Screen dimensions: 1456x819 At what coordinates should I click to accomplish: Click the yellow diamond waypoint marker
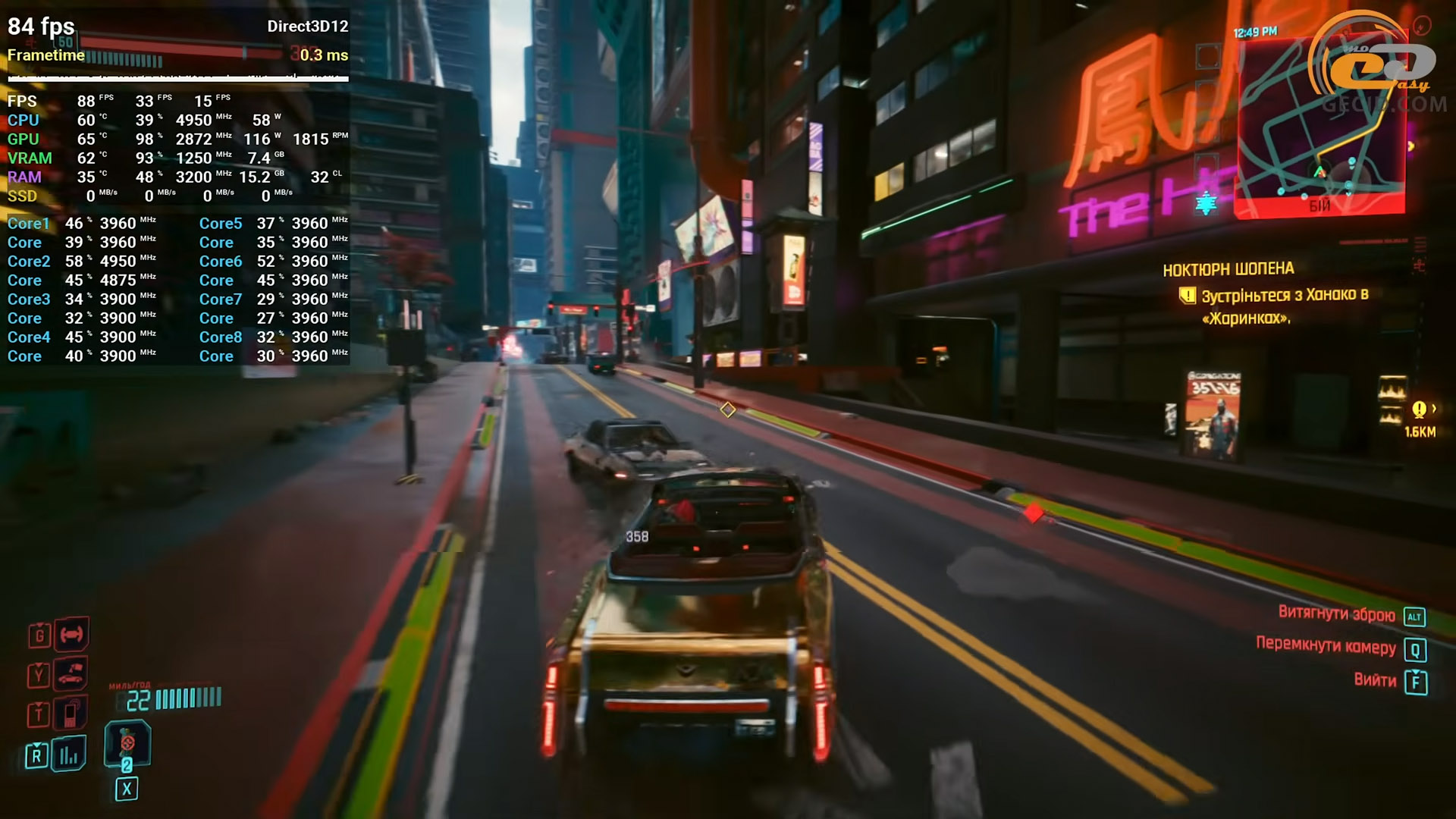728,410
